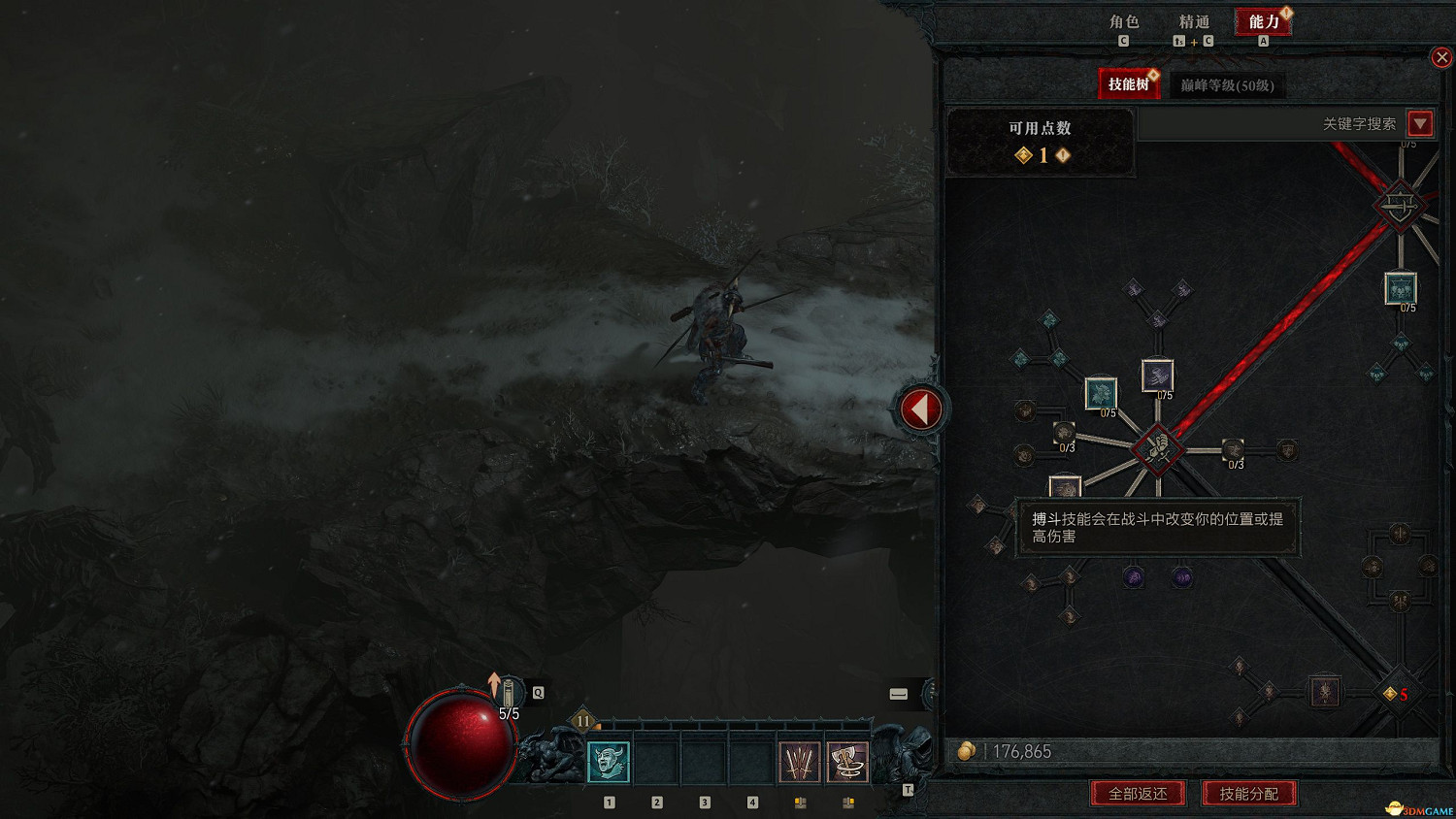1456x819 pixels.
Task: Open the 精通 mastery tab
Action: click(x=1194, y=22)
